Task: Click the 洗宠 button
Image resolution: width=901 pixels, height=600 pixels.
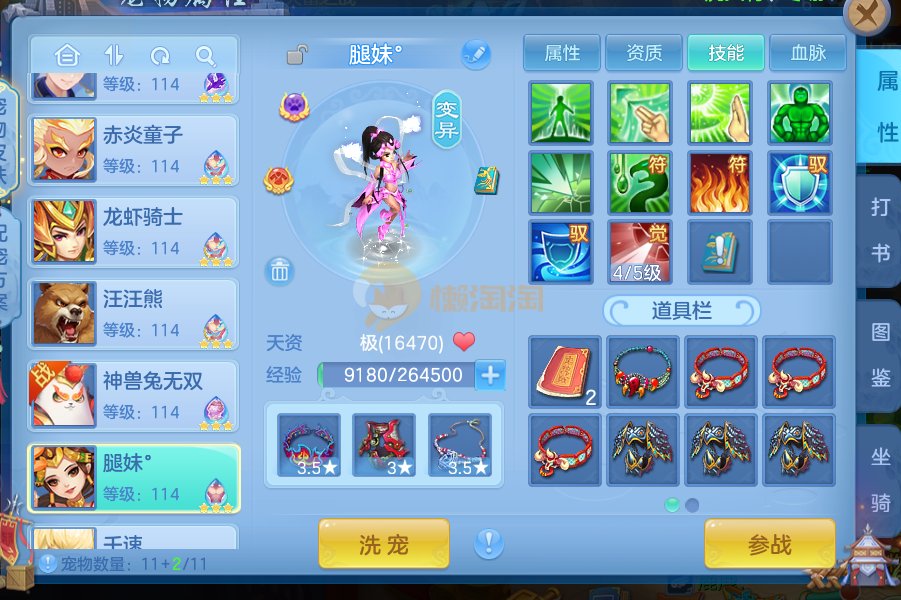Action: click(x=383, y=545)
